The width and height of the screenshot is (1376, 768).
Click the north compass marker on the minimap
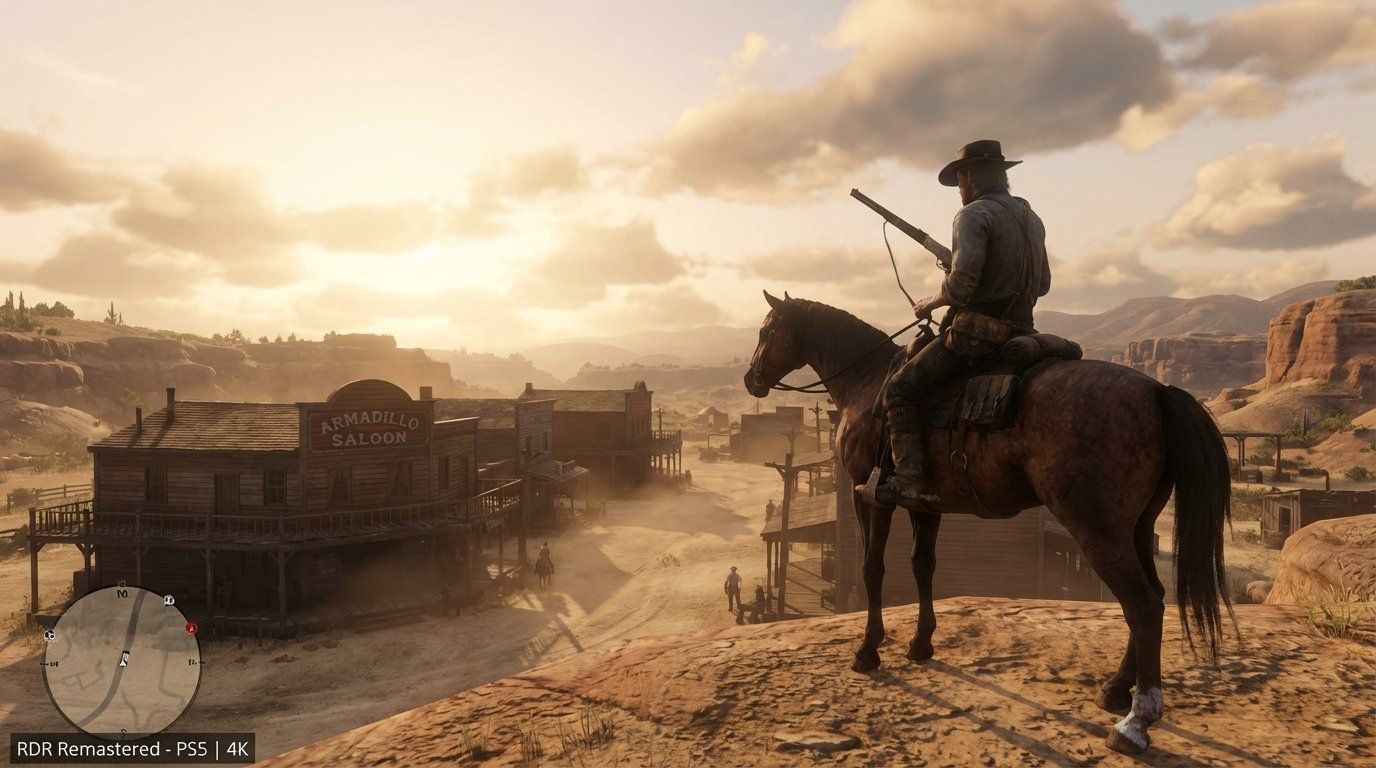tap(121, 593)
